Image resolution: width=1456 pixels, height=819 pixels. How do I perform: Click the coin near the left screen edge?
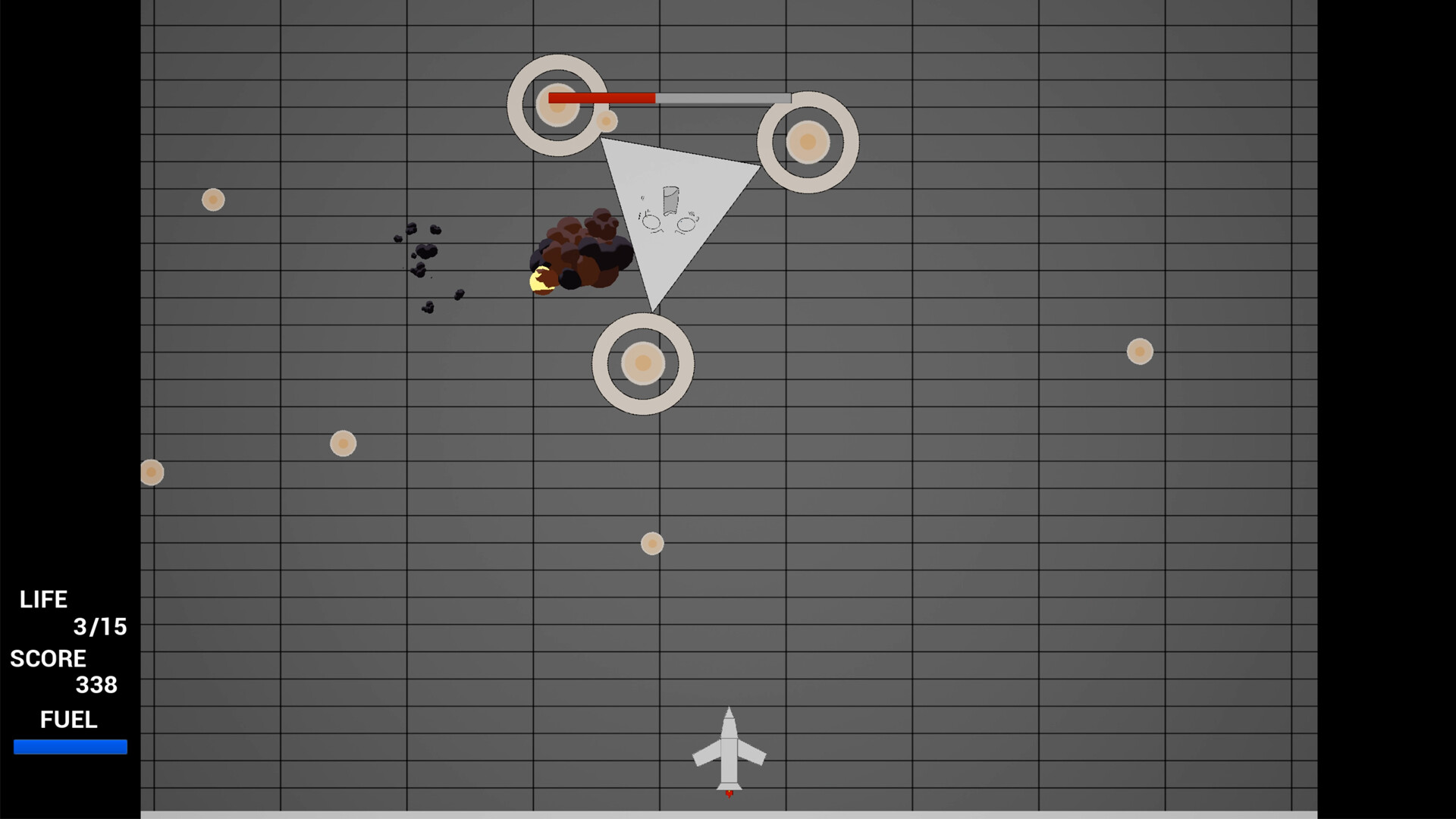tap(150, 472)
